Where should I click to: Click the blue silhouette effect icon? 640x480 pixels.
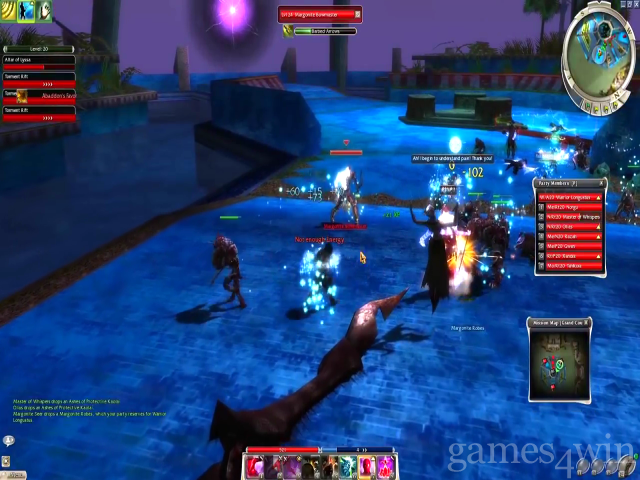pyautogui.click(x=27, y=11)
